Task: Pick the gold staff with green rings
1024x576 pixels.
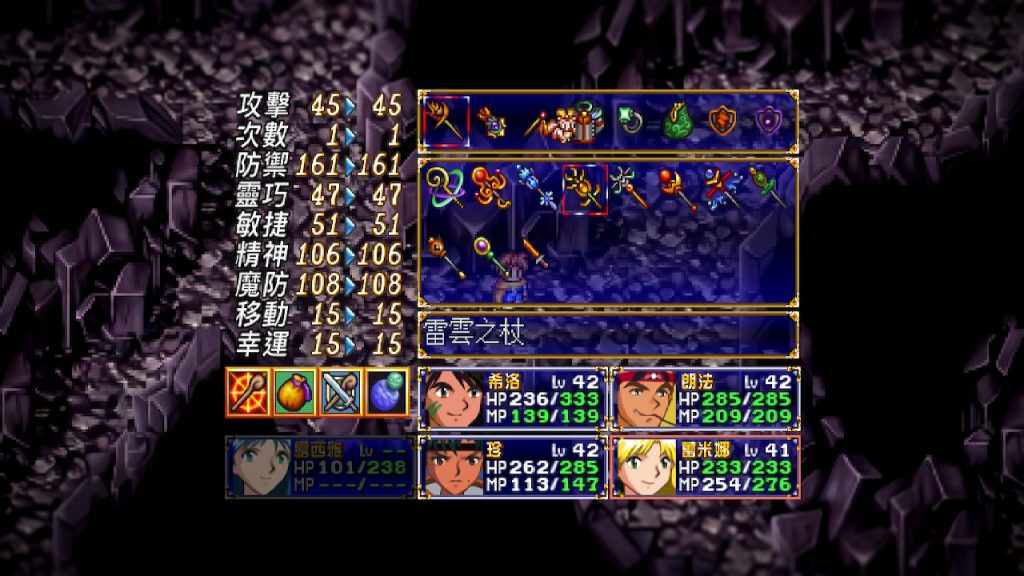Action: click(444, 188)
